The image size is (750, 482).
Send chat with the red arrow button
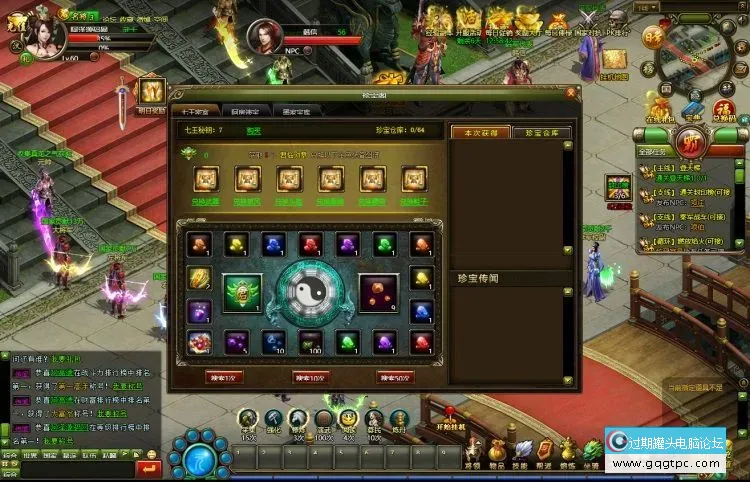148,468
